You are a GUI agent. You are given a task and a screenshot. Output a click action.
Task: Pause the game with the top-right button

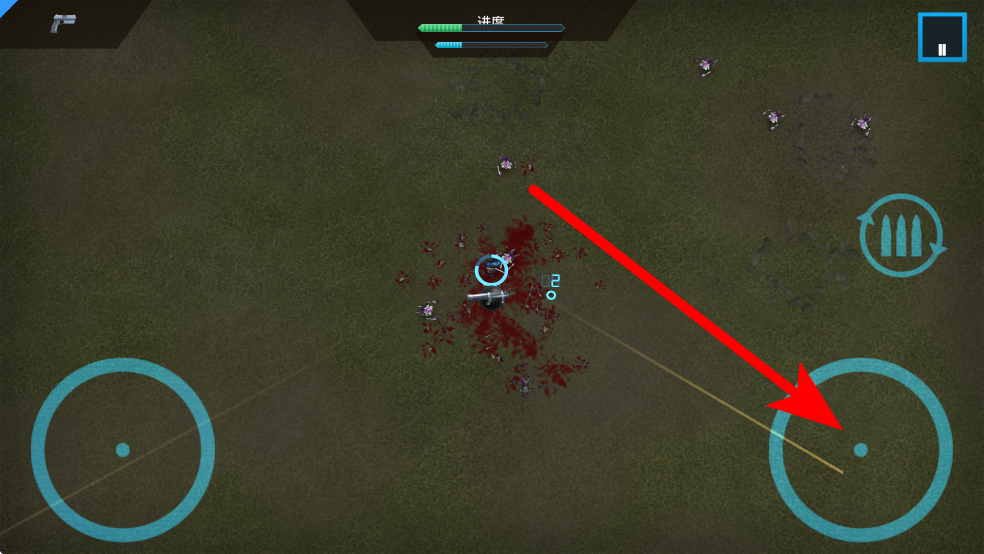[x=941, y=37]
